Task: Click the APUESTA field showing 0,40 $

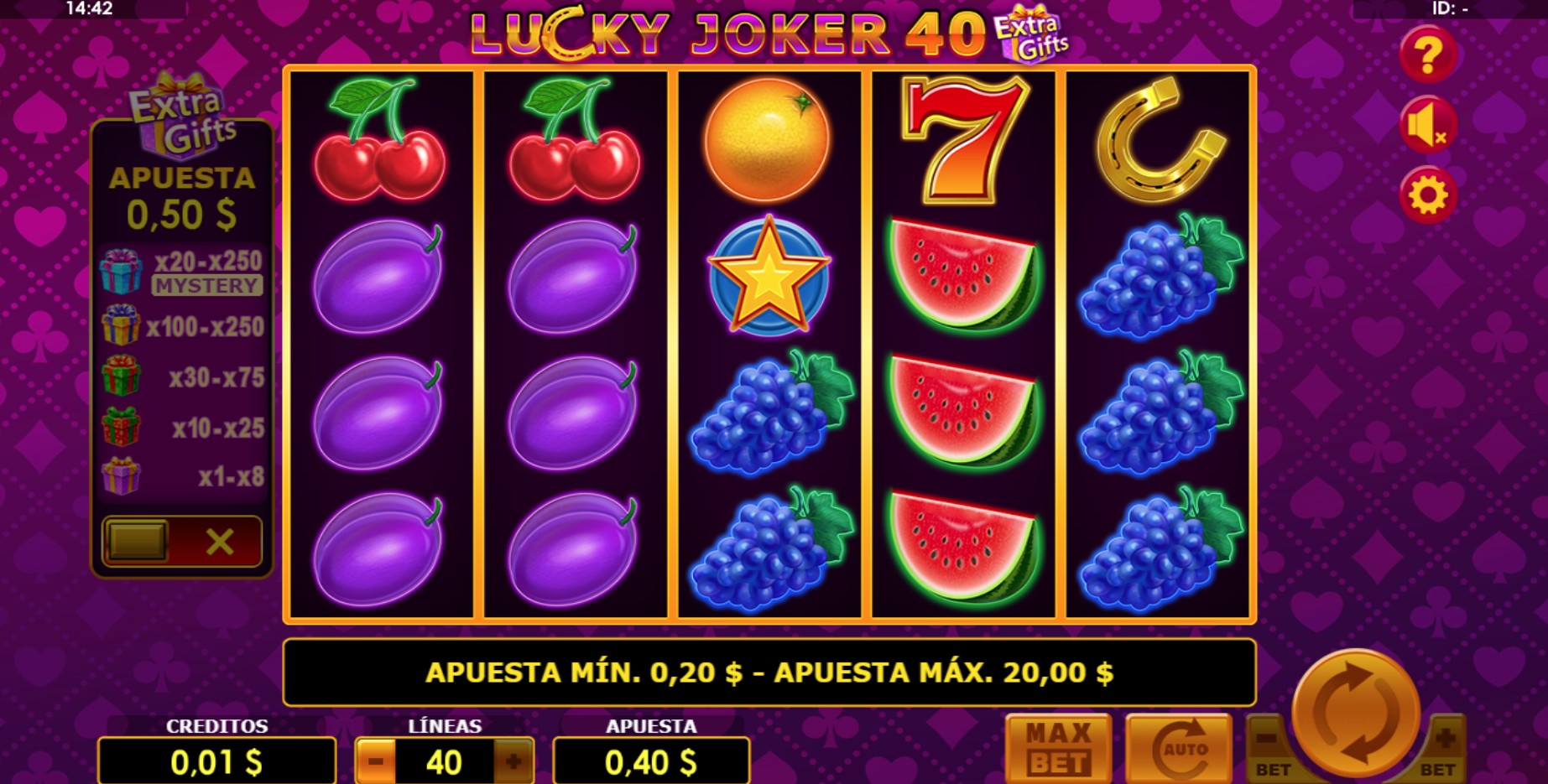Action: (x=652, y=762)
